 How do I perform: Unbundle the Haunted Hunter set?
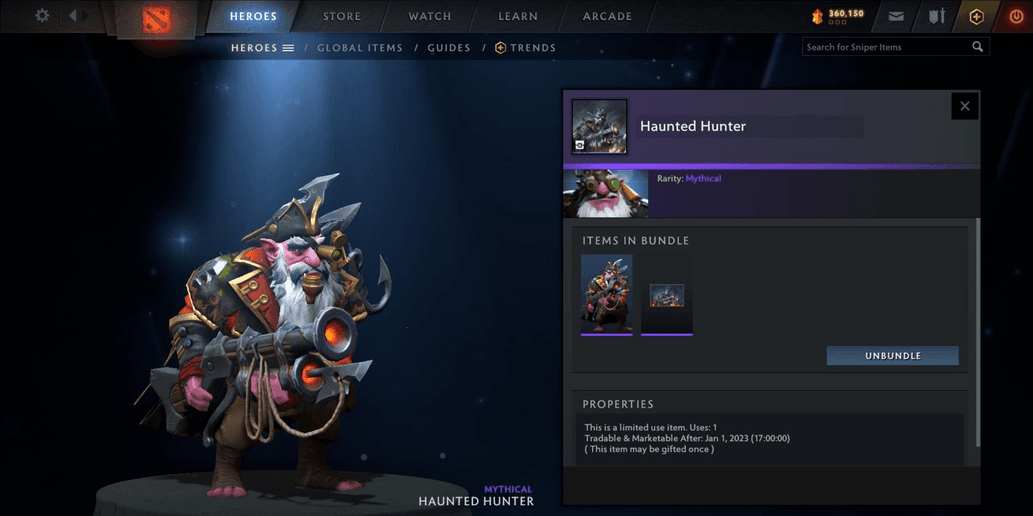coord(892,356)
